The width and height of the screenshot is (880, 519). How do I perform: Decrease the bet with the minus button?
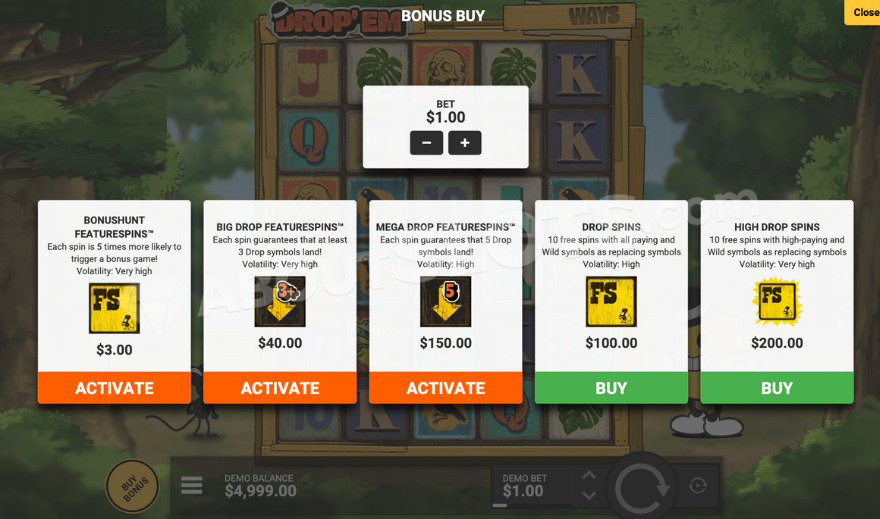(x=426, y=143)
